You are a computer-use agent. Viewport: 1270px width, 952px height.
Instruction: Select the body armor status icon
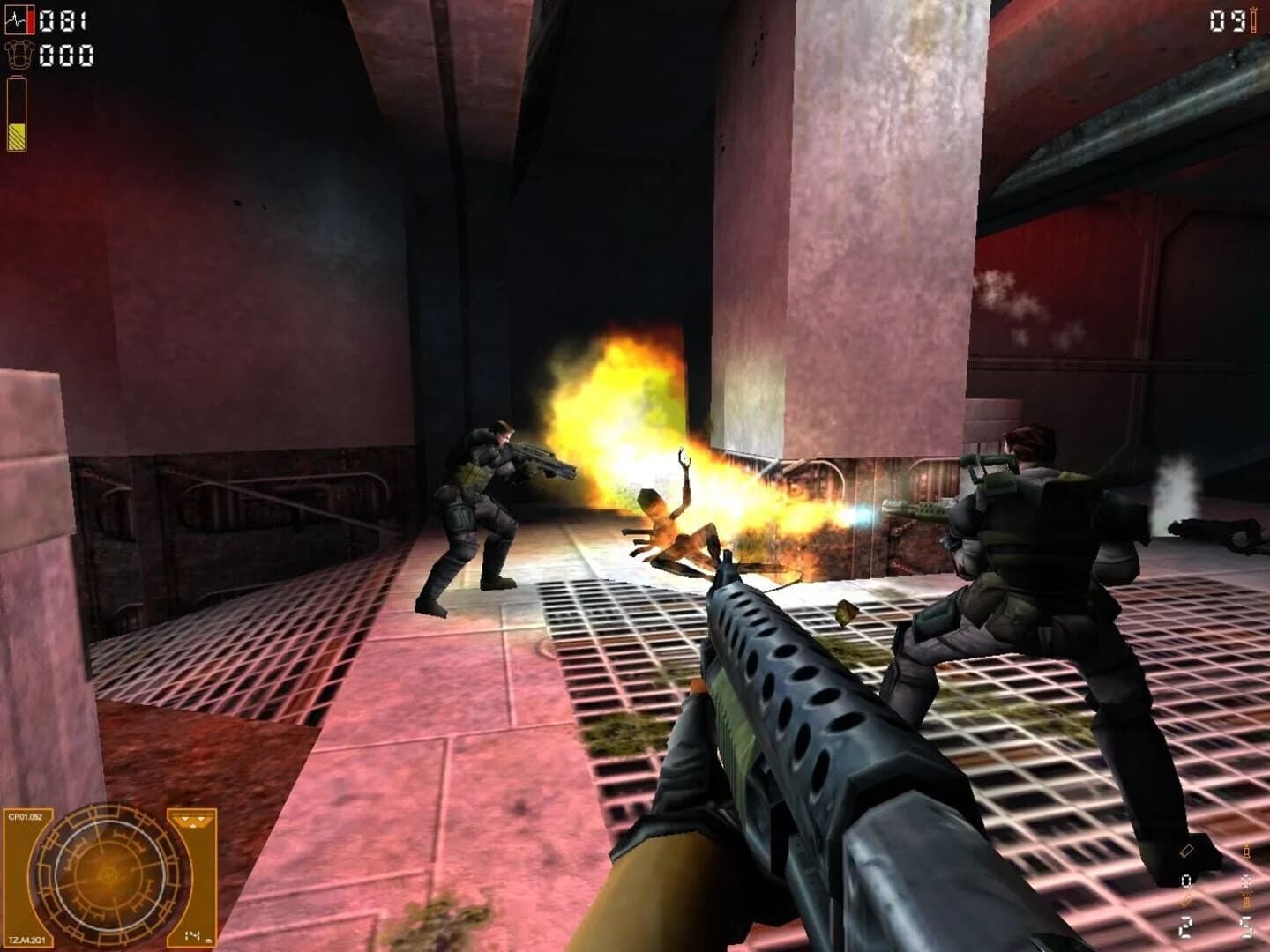19,55
